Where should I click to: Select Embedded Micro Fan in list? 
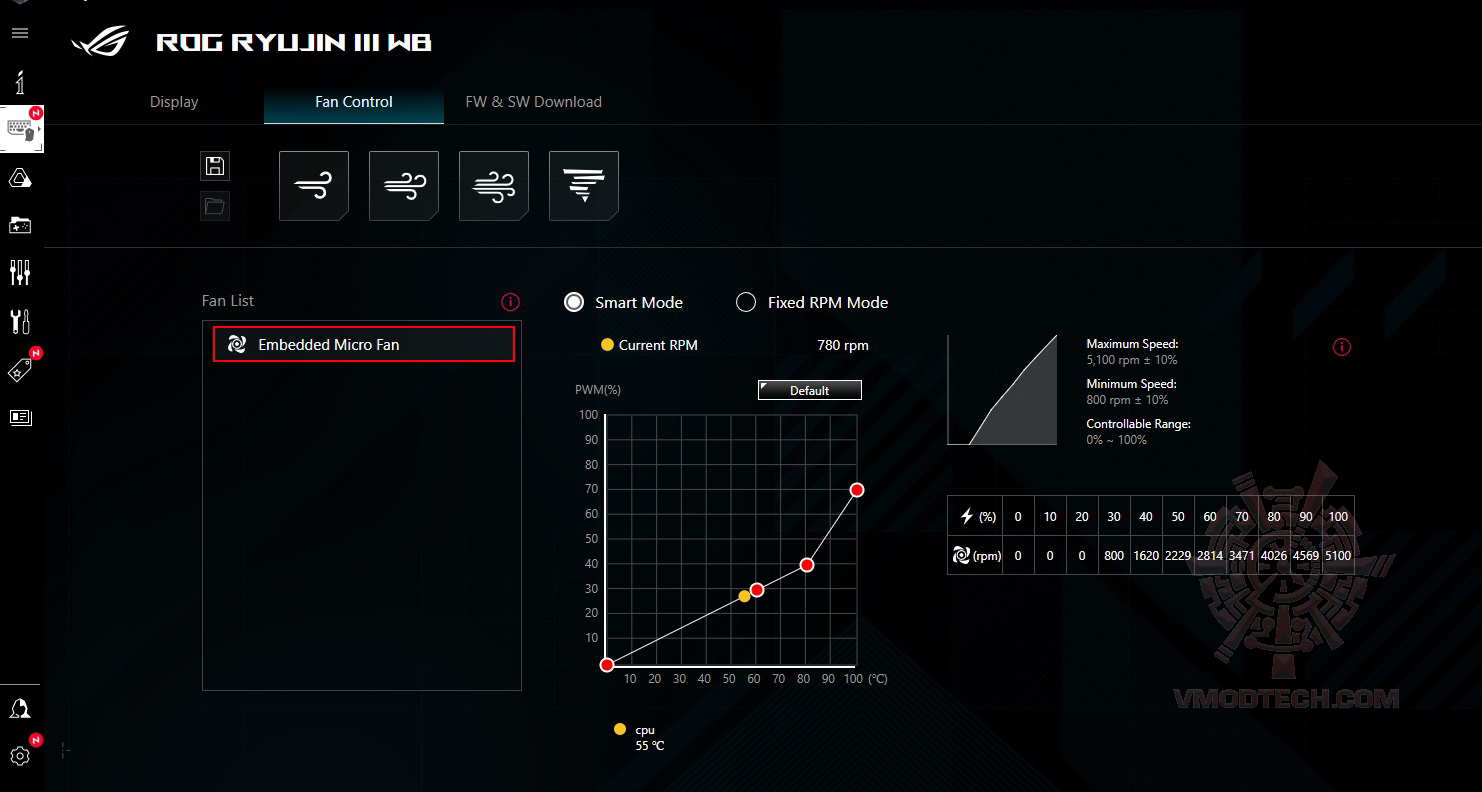[x=363, y=344]
